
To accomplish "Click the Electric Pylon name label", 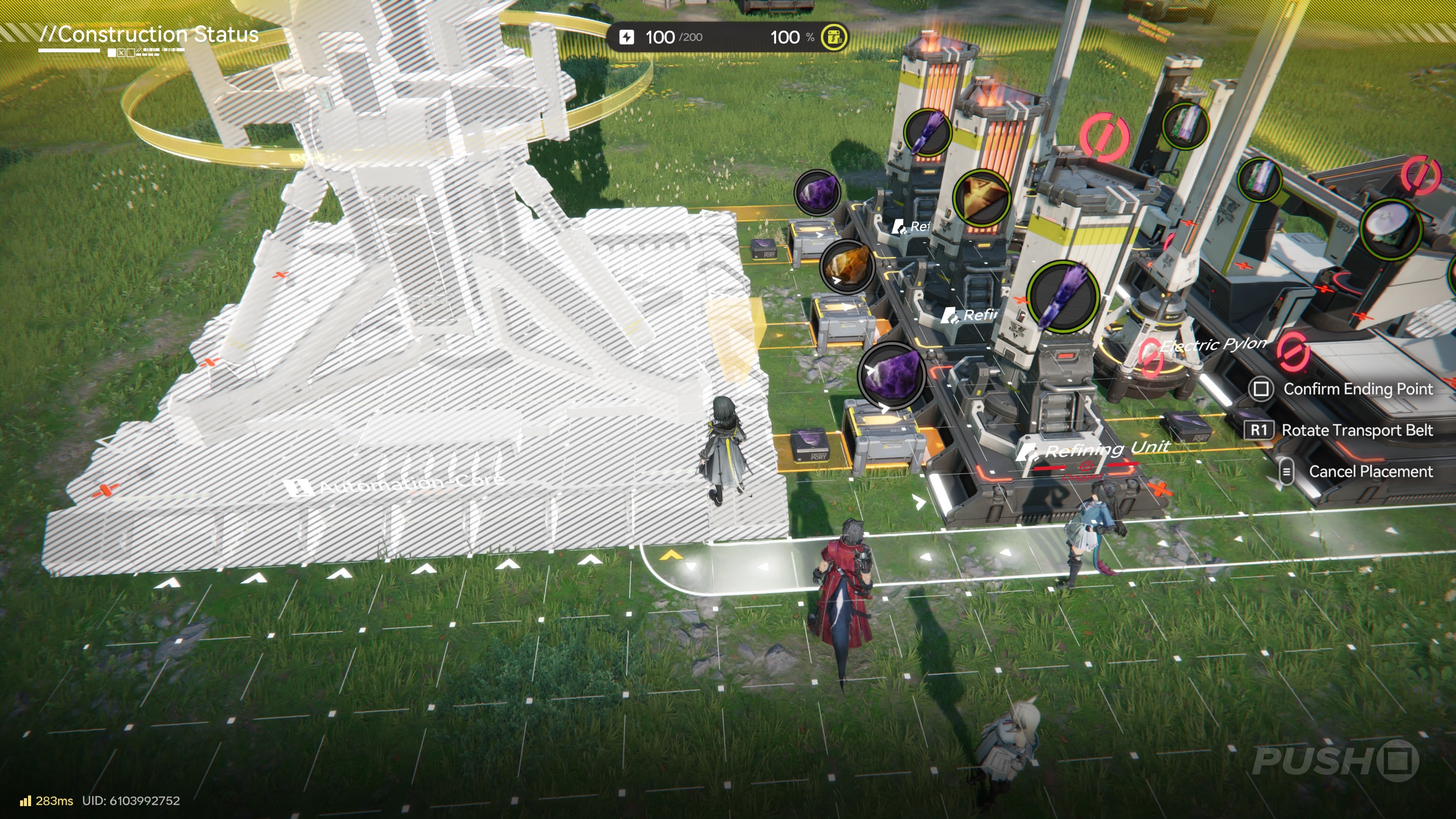I will point(1212,344).
